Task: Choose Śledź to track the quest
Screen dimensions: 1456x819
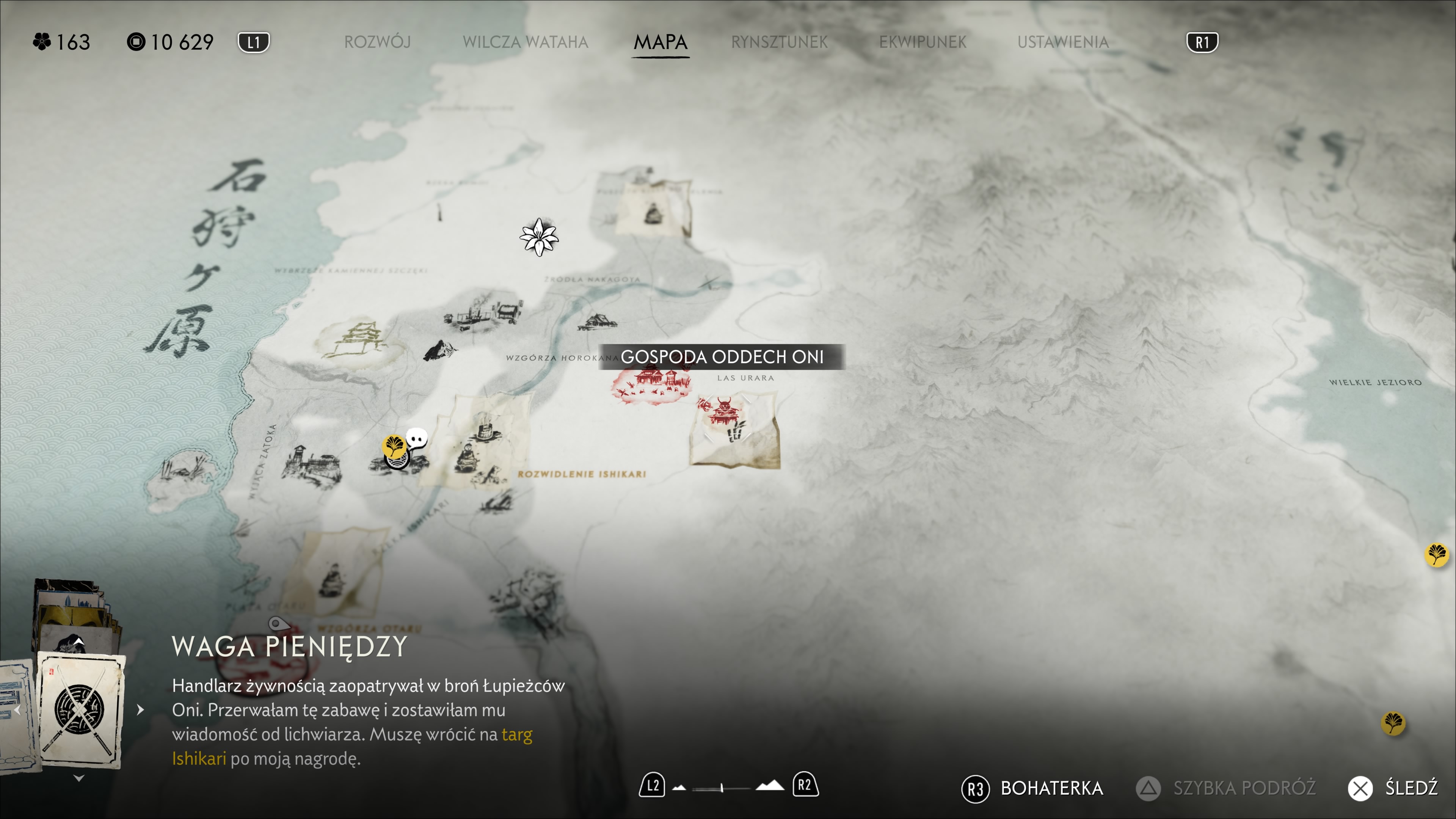Action: 1393,788
